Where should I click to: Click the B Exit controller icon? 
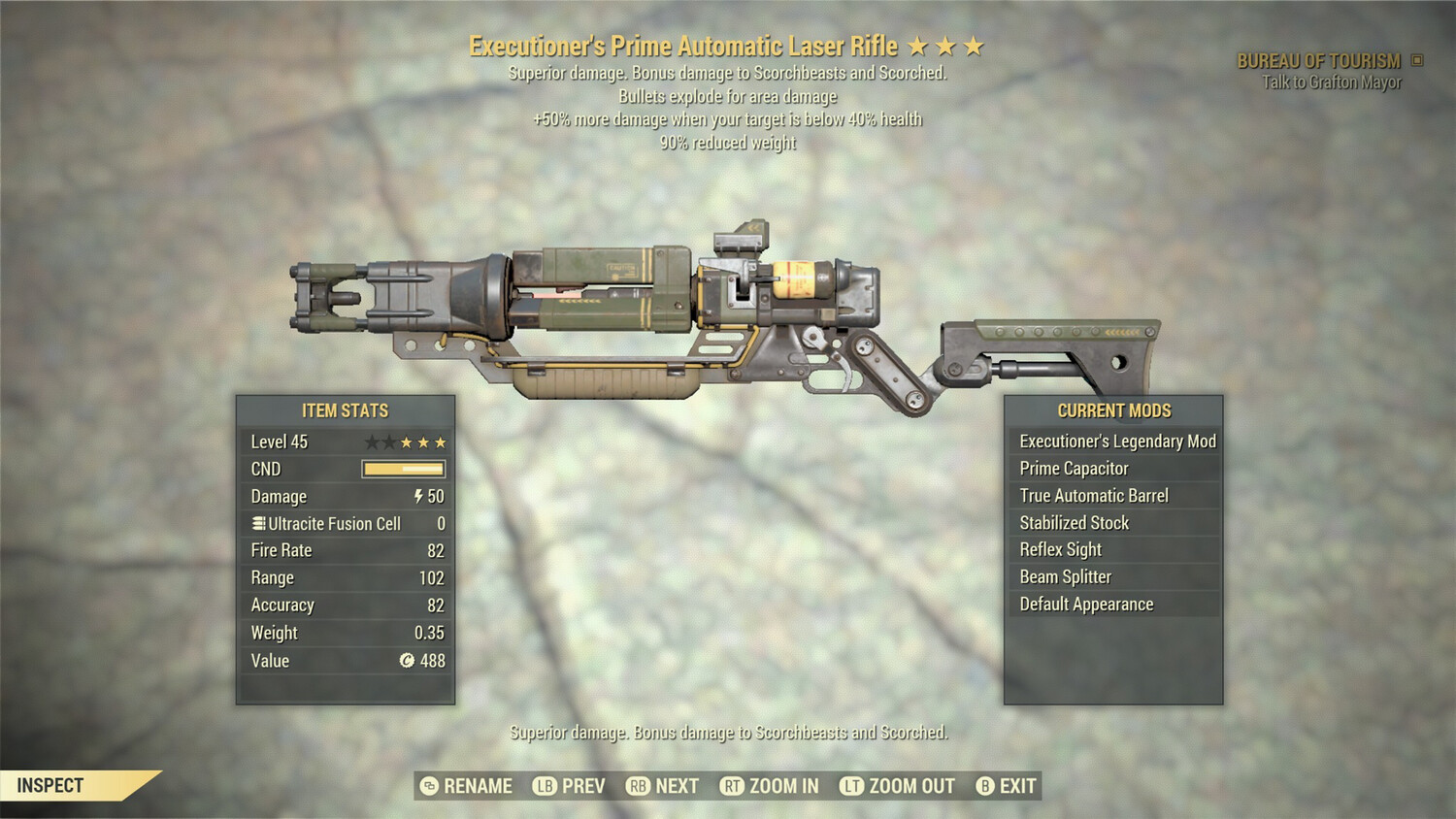pyautogui.click(x=983, y=786)
